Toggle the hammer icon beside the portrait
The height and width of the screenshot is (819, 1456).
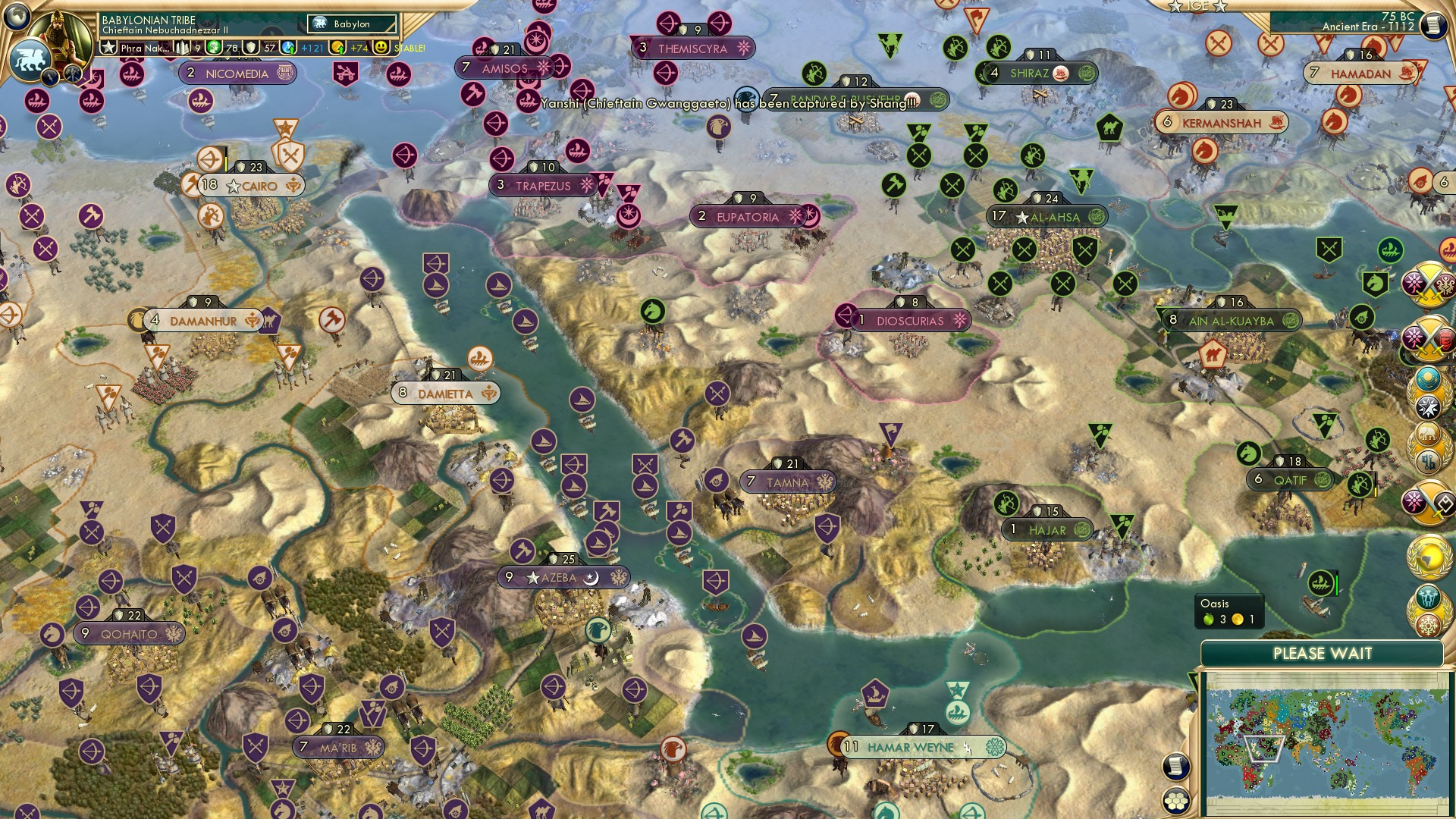click(x=72, y=73)
